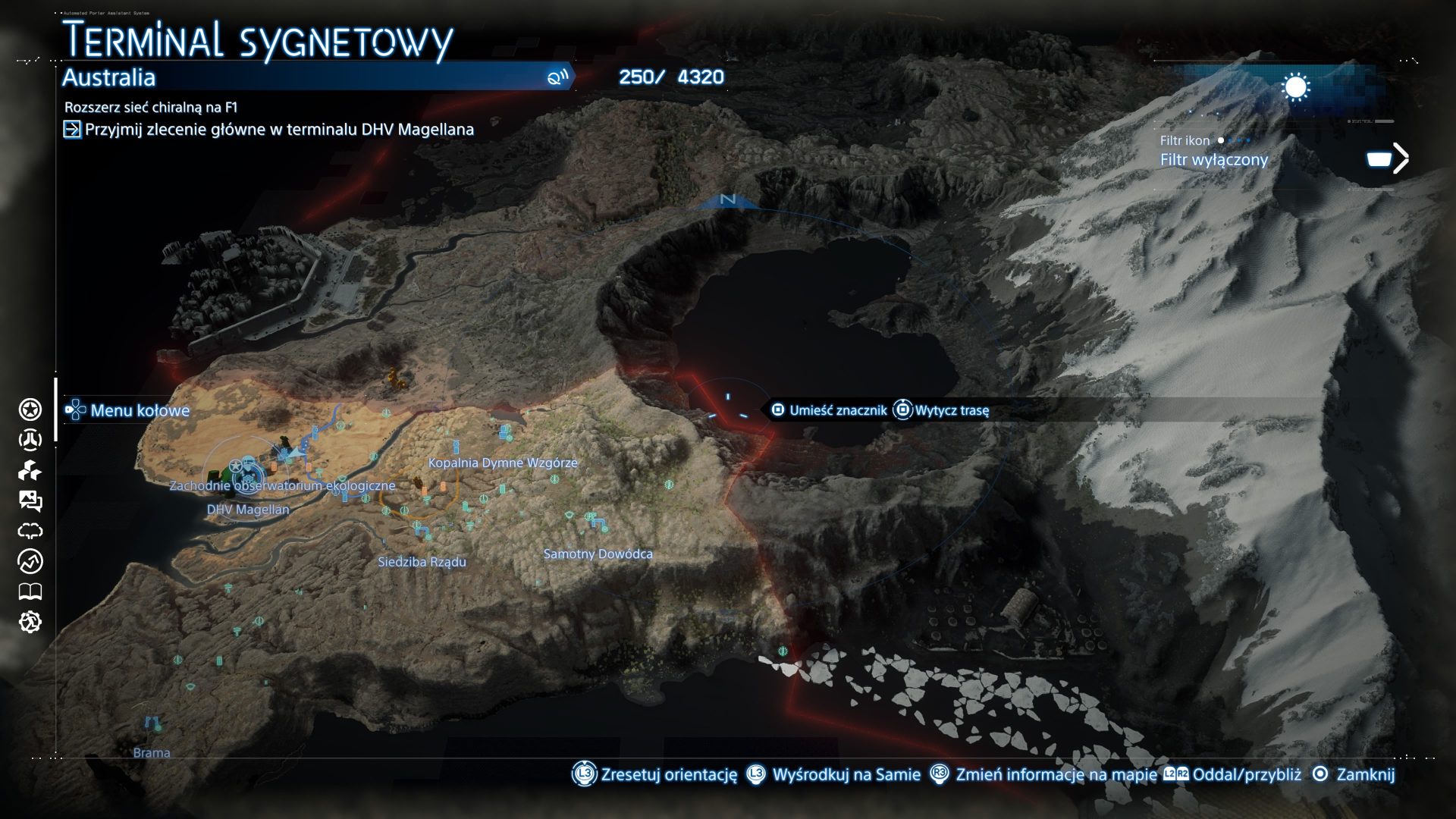1456x819 pixels.
Task: Select the dashed cloud sidebar icon
Action: [30, 531]
